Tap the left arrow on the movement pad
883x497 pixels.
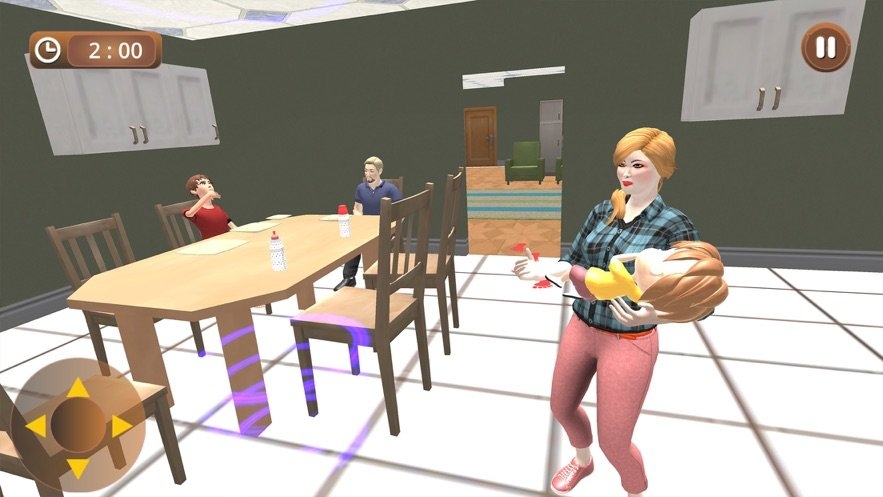point(36,427)
